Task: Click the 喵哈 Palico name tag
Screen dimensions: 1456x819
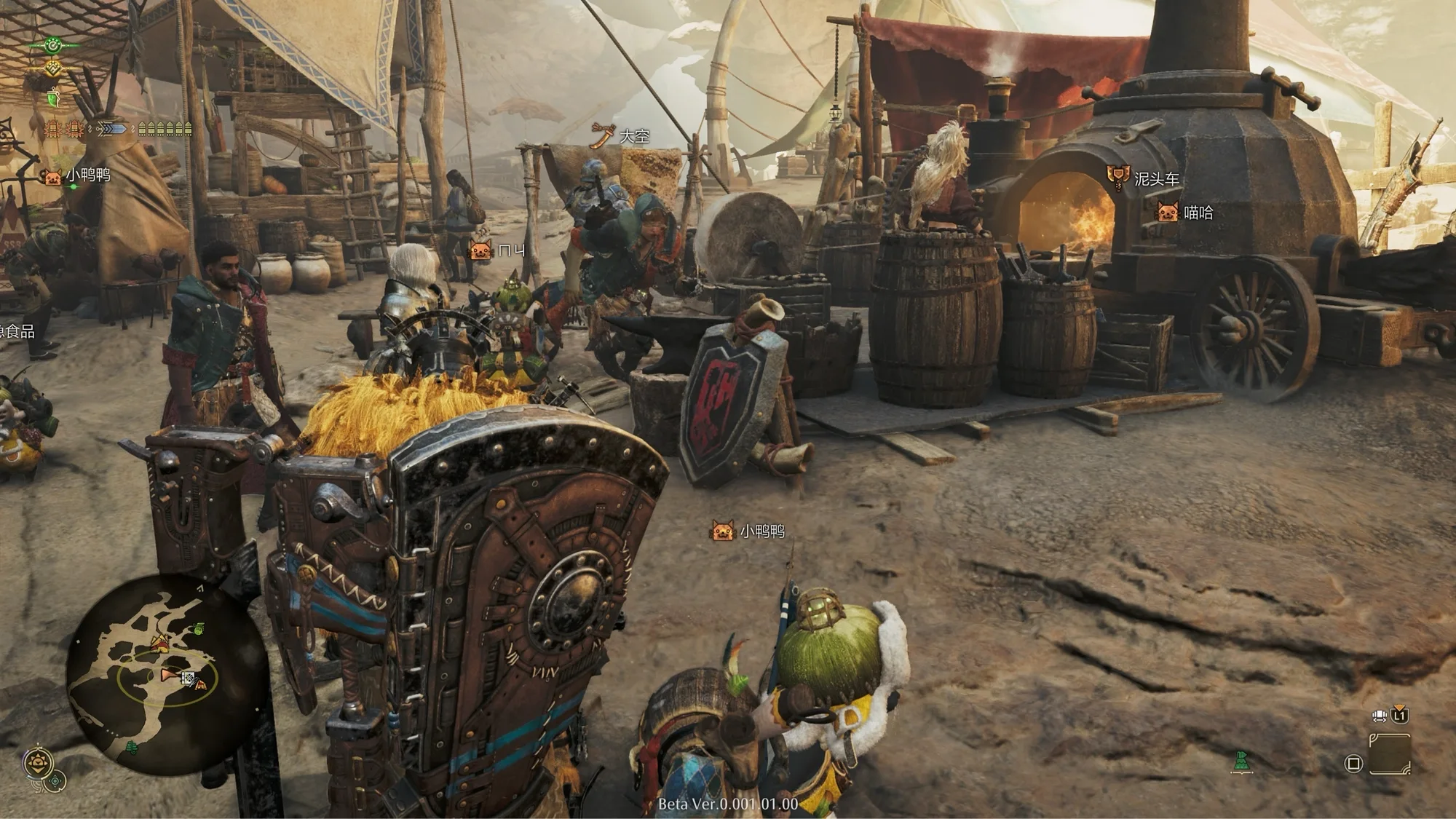Action: pos(1186,212)
